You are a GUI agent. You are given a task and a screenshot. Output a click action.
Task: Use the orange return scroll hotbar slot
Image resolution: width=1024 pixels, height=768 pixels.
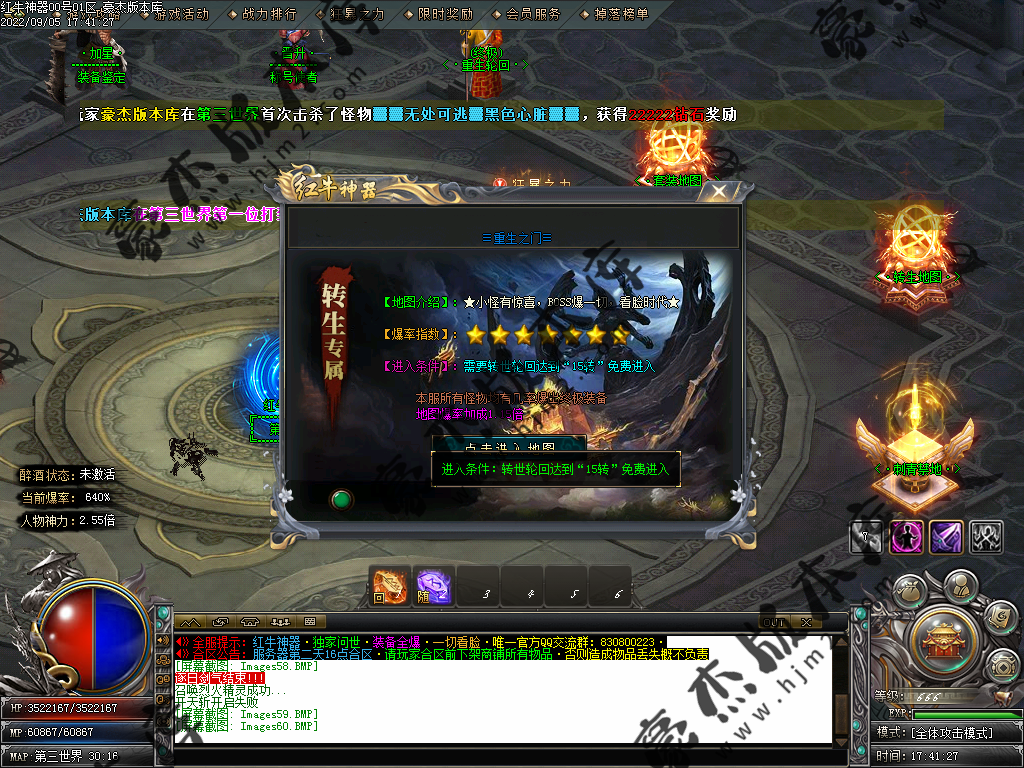[x=390, y=587]
